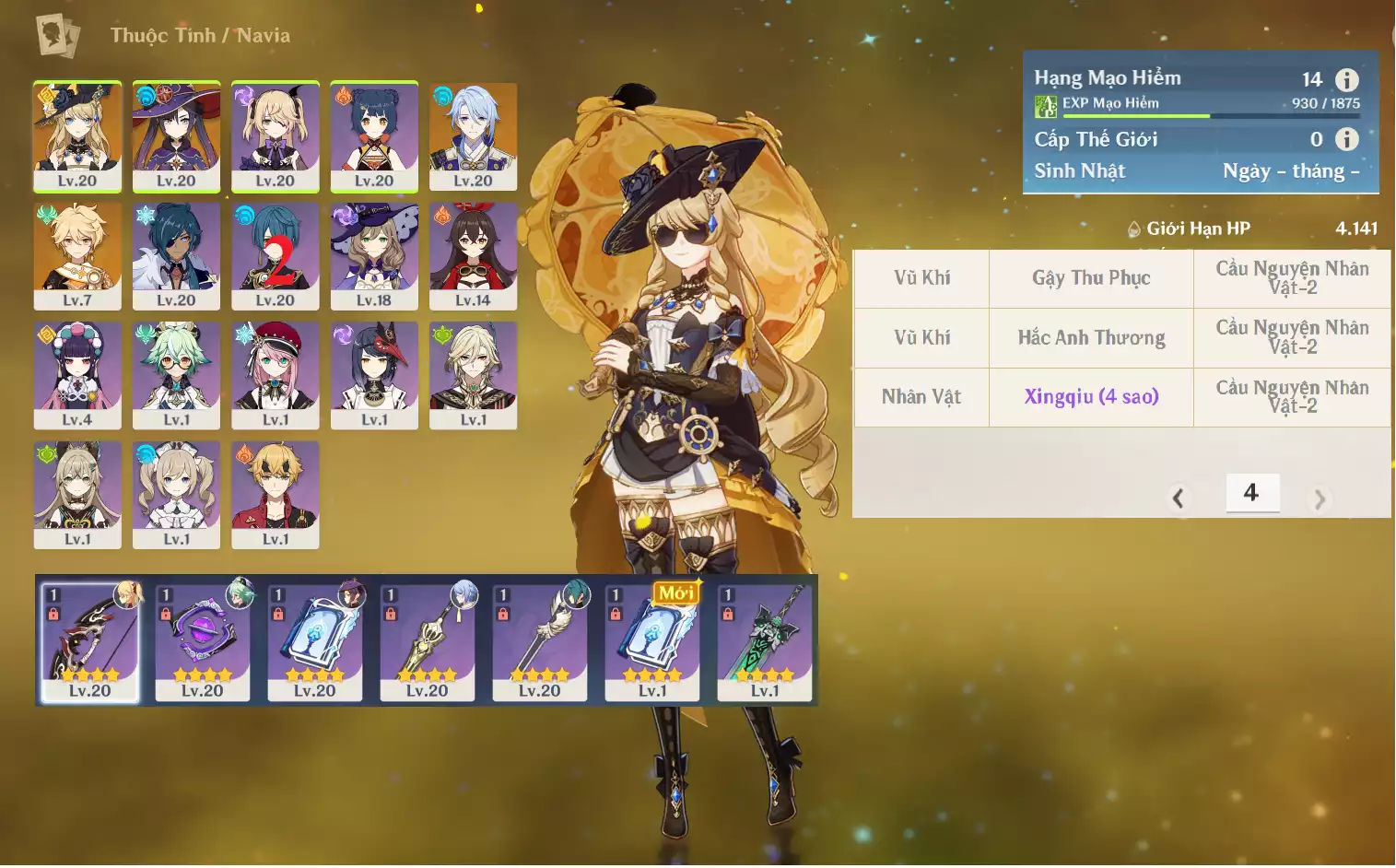1396x868 pixels.
Task: Select the green claymore weapon slot
Action: click(x=765, y=641)
